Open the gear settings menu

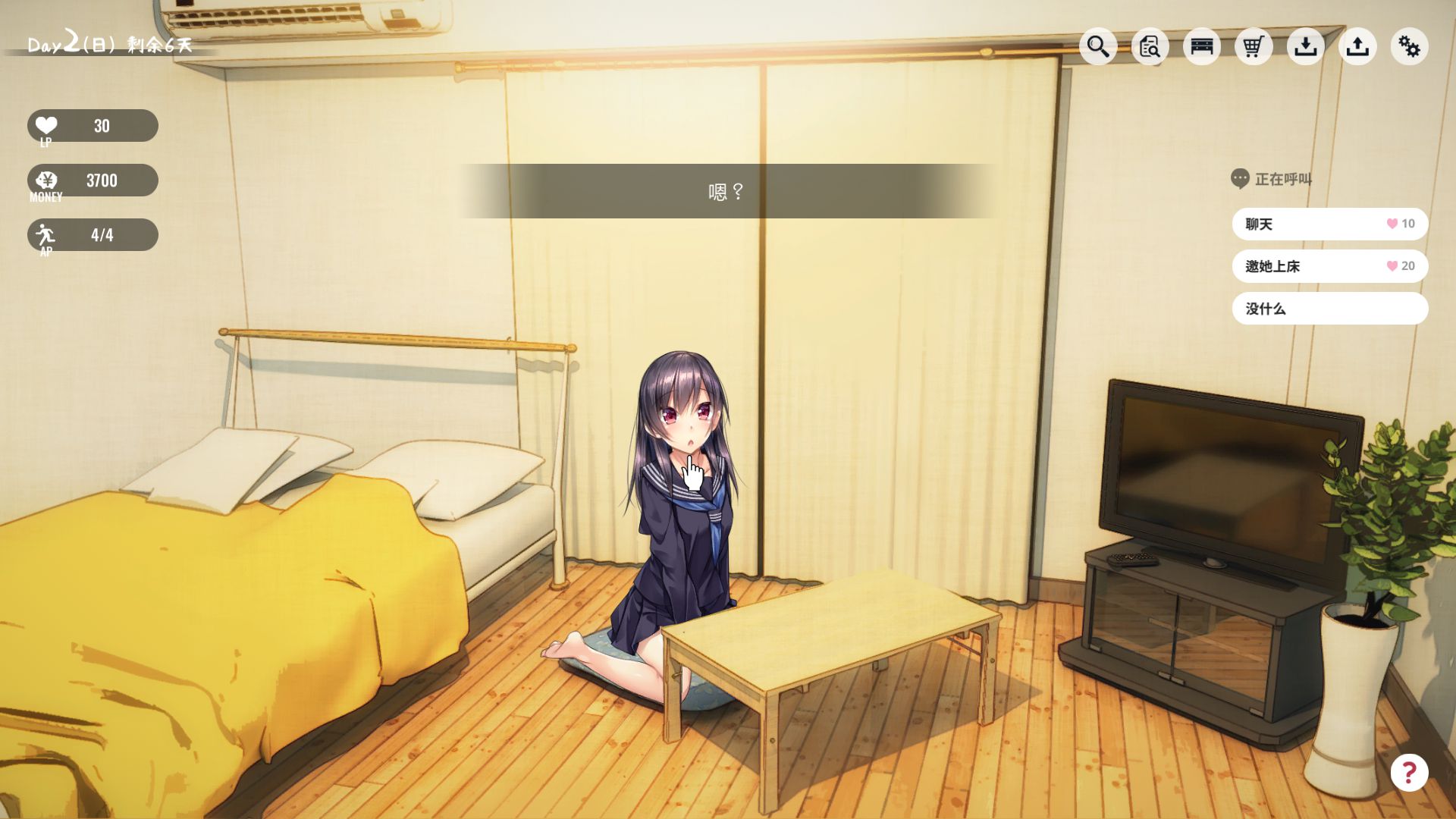[1409, 46]
